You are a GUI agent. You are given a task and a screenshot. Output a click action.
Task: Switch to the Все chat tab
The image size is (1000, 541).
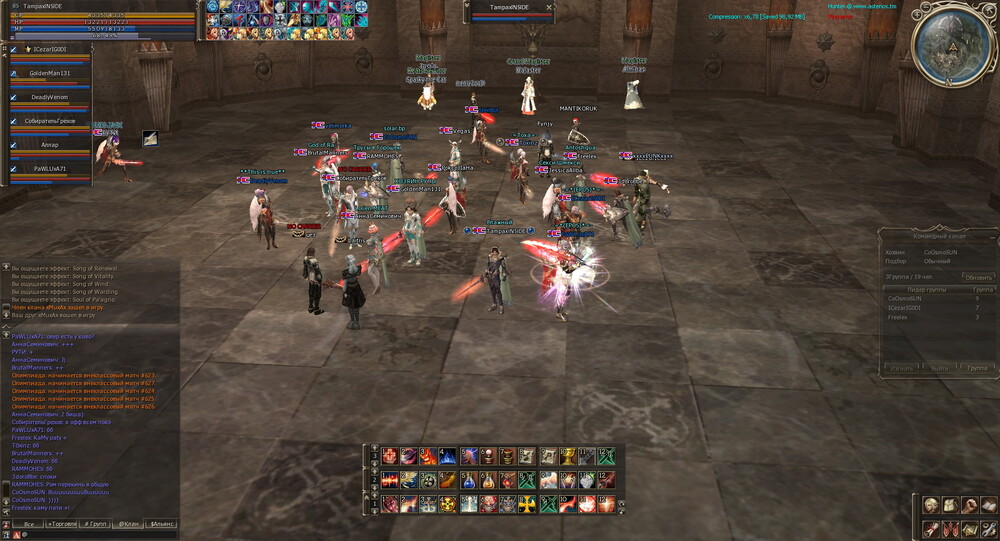click(x=30, y=524)
